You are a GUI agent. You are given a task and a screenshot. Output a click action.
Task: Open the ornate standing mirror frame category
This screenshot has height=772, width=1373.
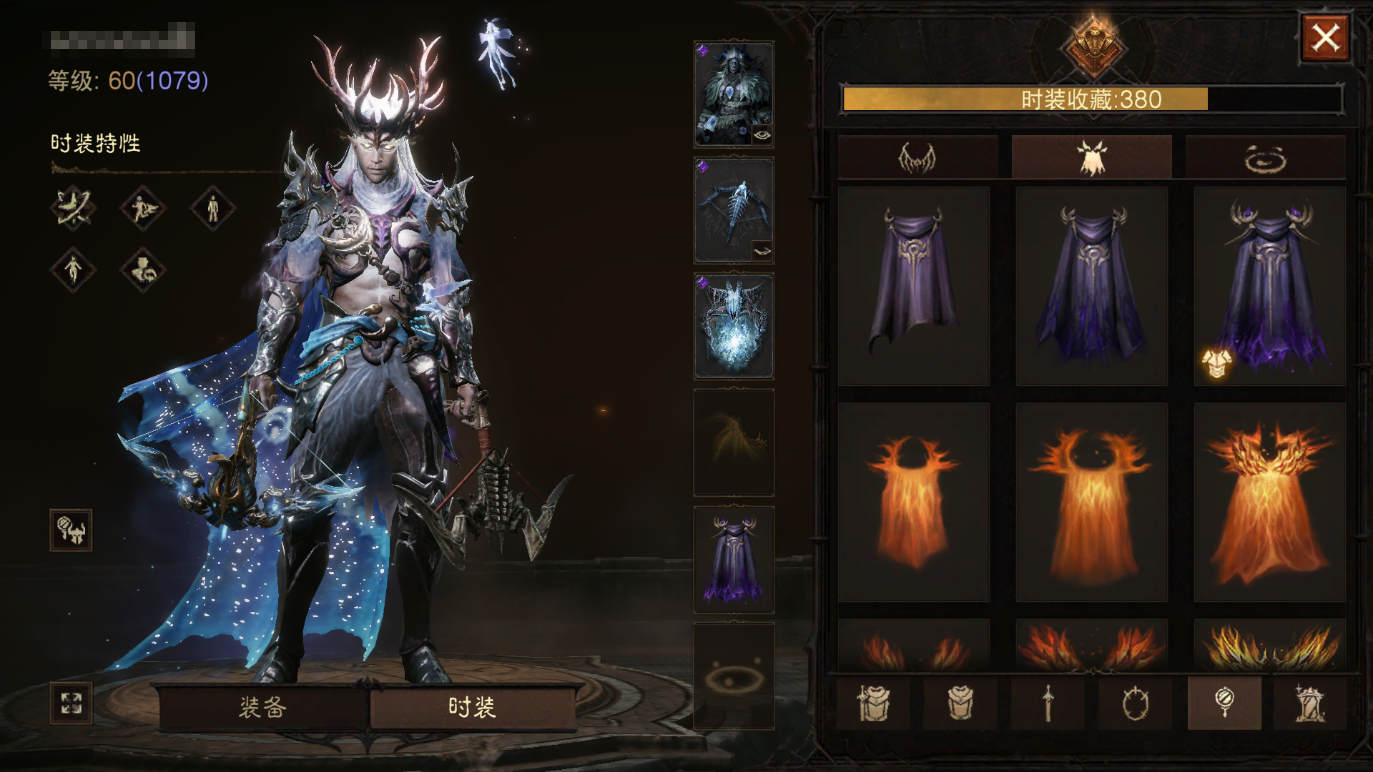[x=1310, y=702]
